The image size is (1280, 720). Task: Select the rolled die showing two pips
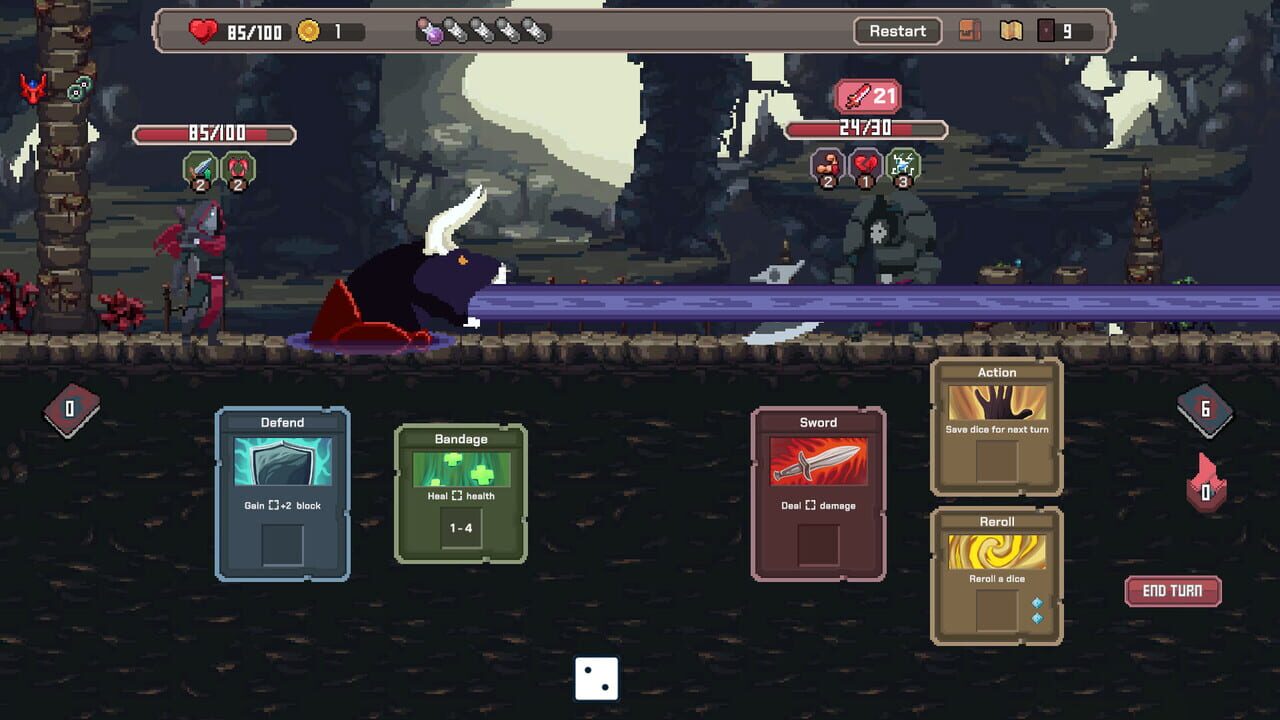tap(597, 678)
